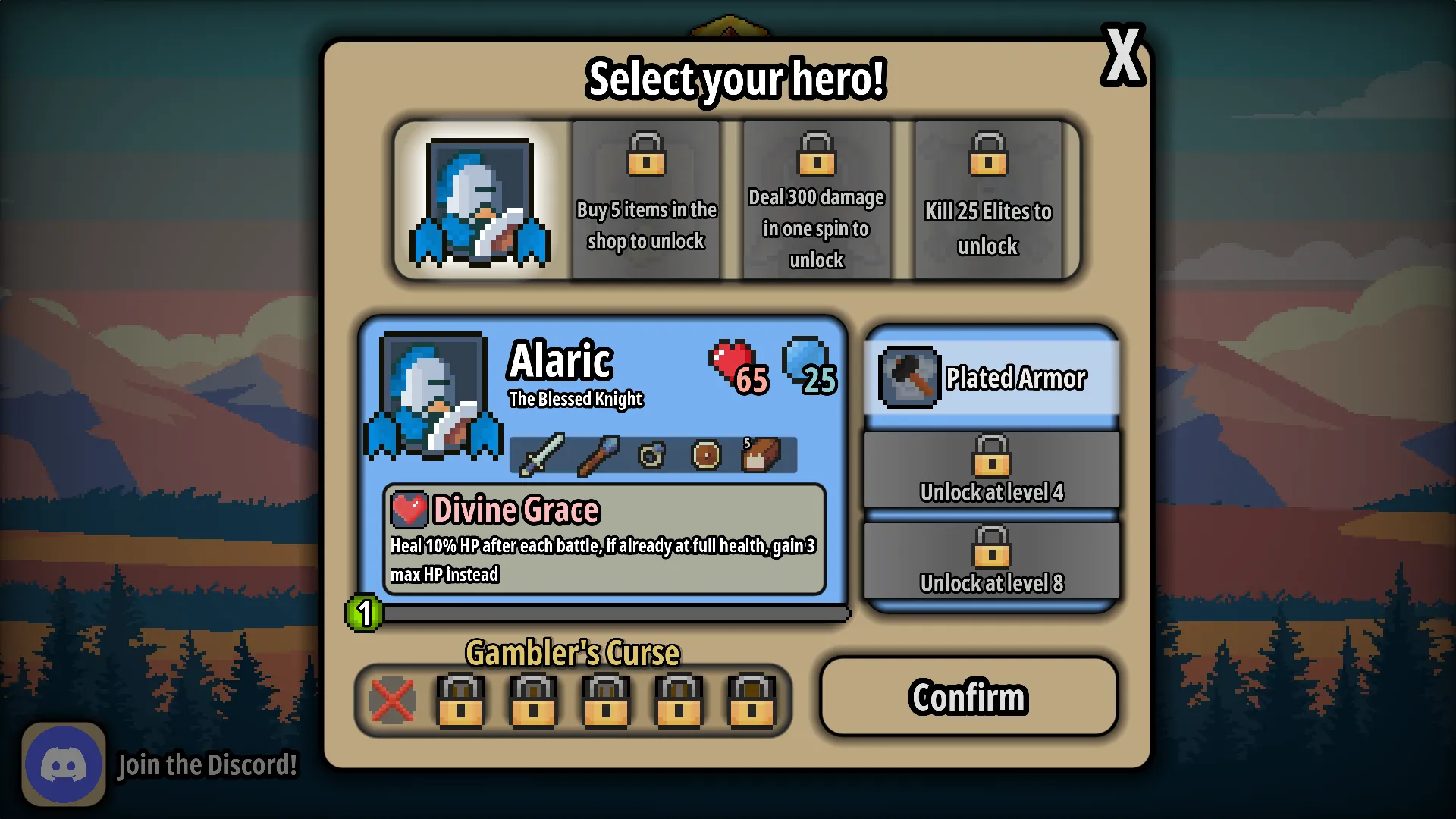The image size is (1456, 819).
Task: Click the 'Kill 25 Elites to unlock' slot
Action: (987, 200)
